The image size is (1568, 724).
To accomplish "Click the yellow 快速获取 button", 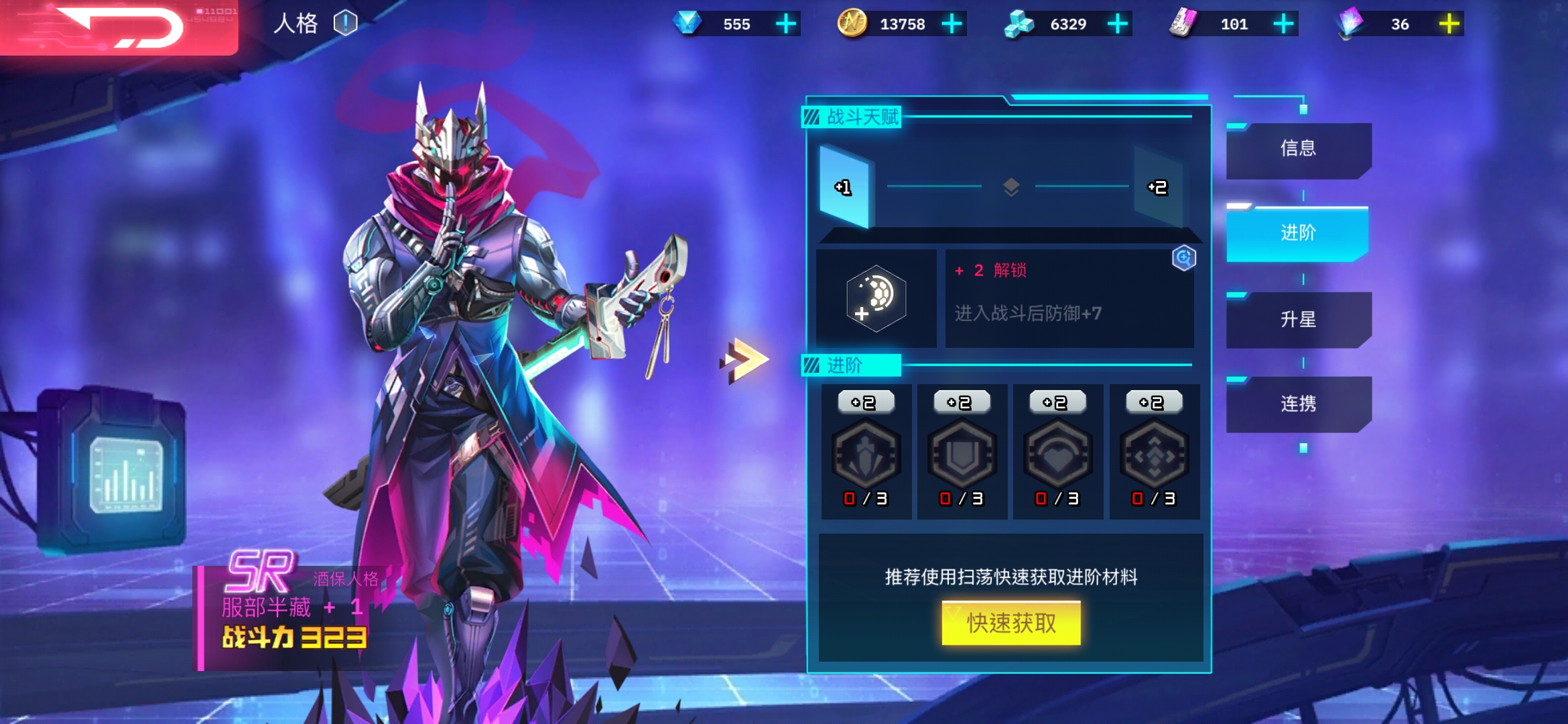I will click(x=1010, y=623).
